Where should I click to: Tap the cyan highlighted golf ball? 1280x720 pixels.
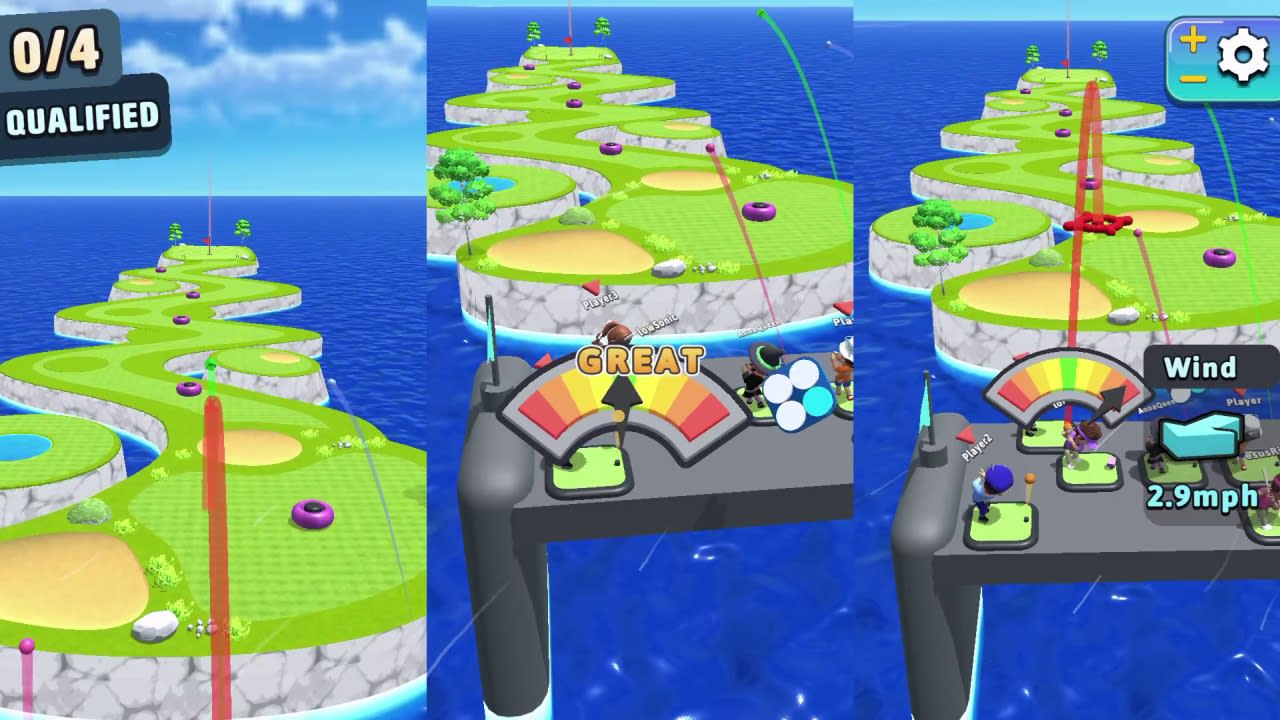pyautogui.click(x=816, y=401)
